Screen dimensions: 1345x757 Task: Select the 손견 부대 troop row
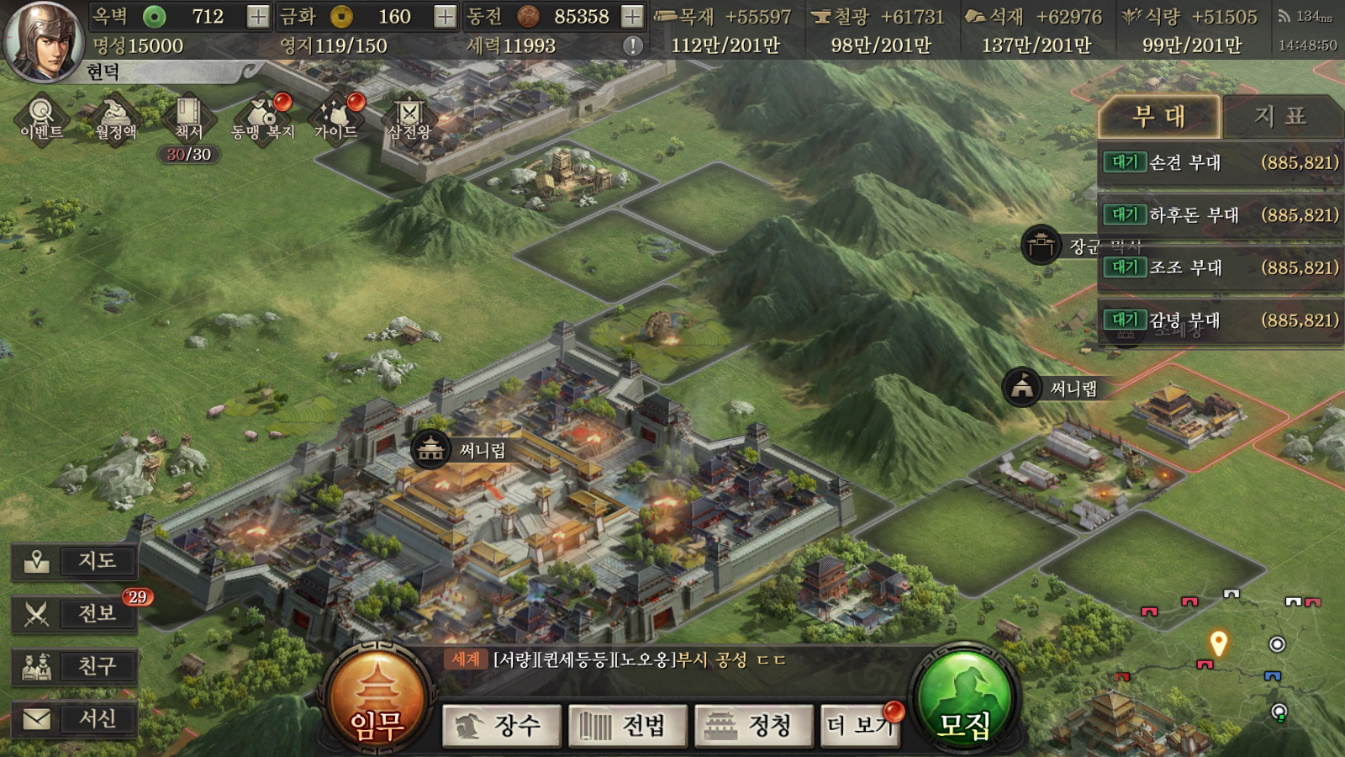(x=1220, y=162)
